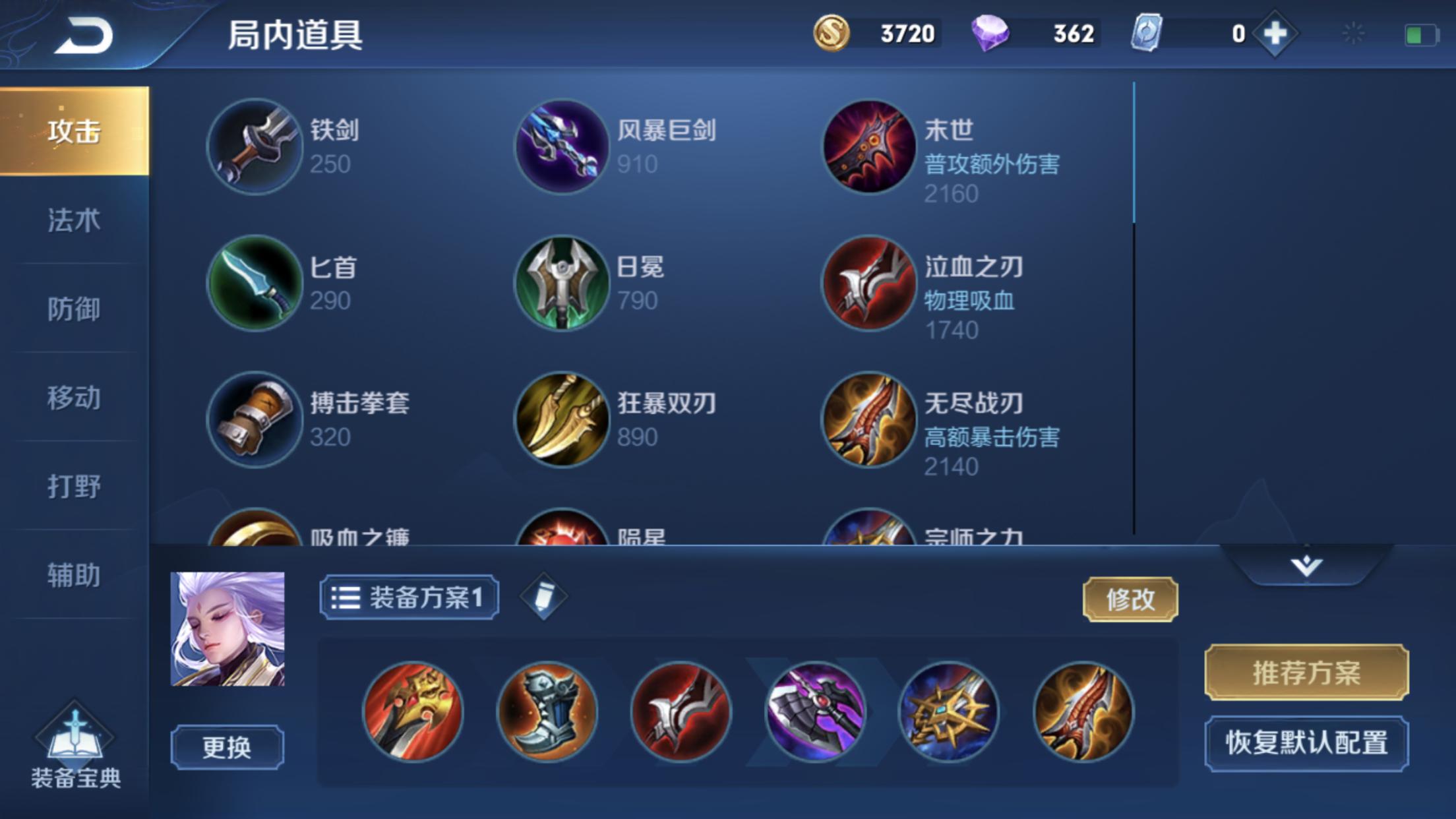Image resolution: width=1456 pixels, height=819 pixels.
Task: Switch to the 法术 tab
Action: pos(74,220)
